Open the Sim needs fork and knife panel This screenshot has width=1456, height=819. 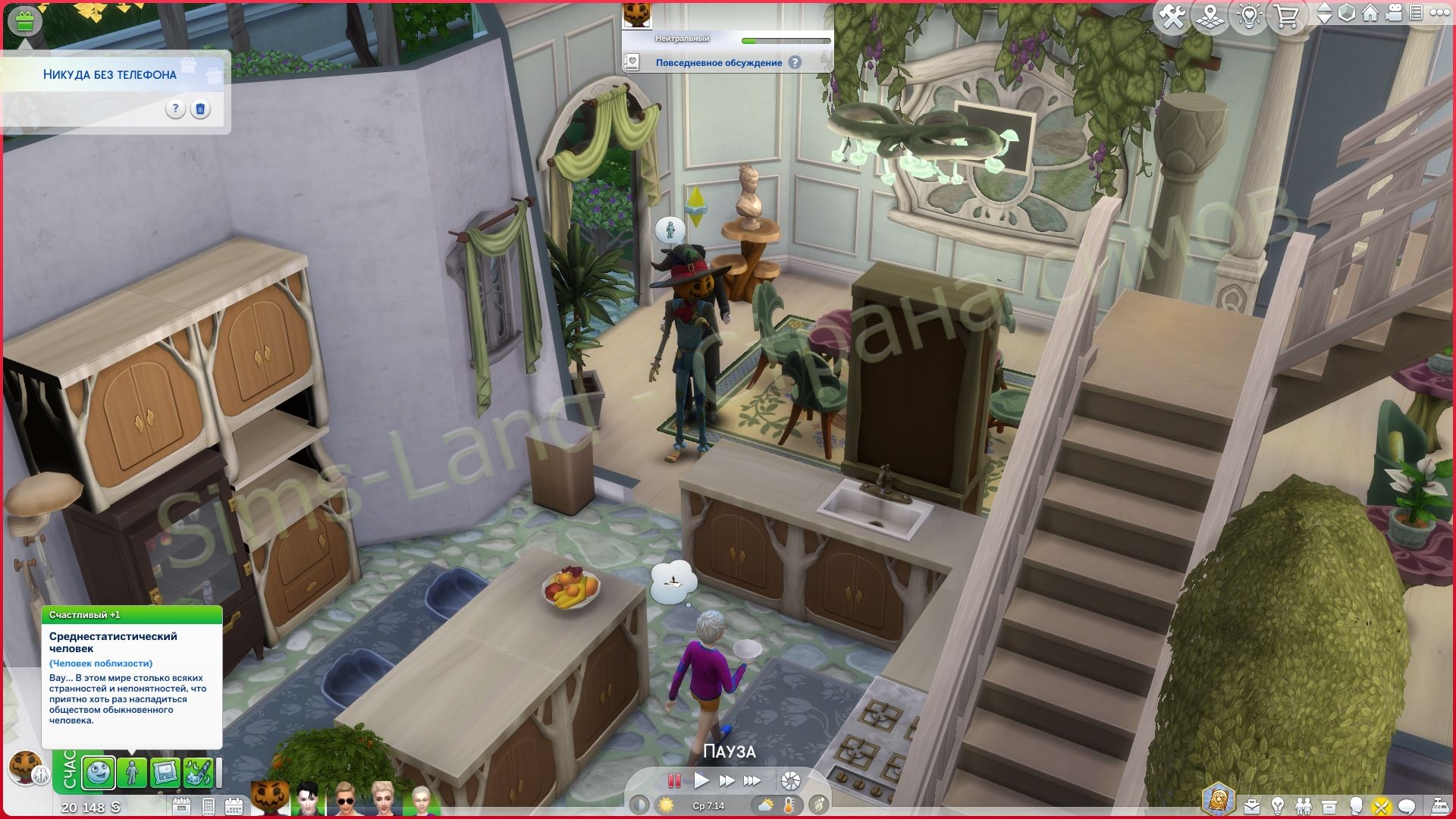(1382, 805)
